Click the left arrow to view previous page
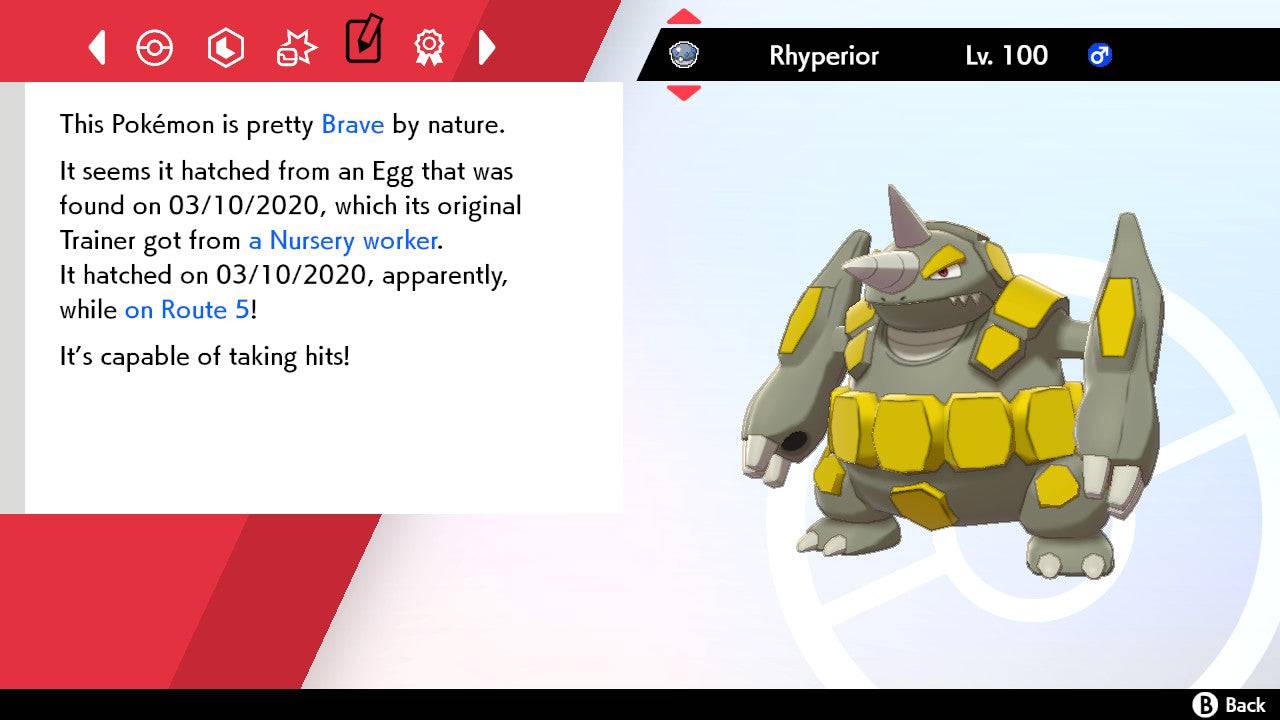 click(95, 47)
